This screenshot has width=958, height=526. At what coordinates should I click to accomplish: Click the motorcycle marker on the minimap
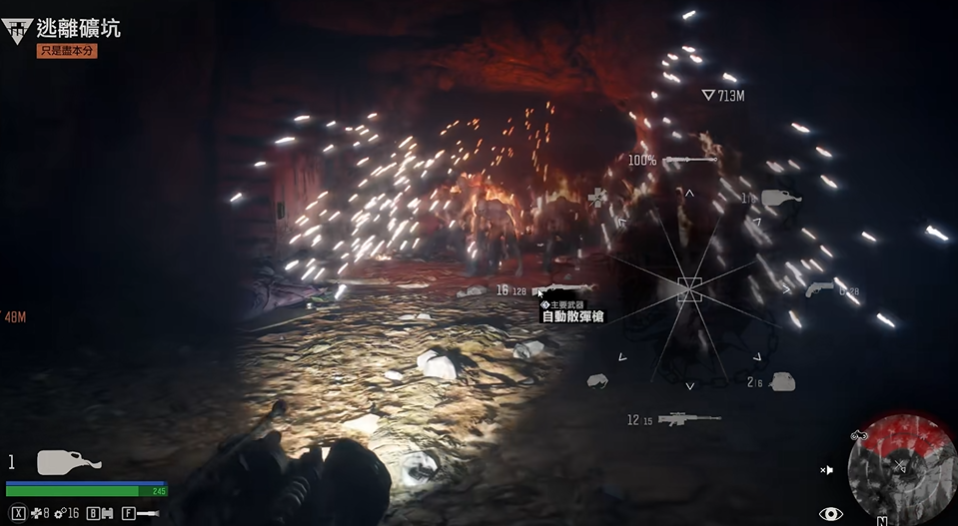click(x=859, y=436)
